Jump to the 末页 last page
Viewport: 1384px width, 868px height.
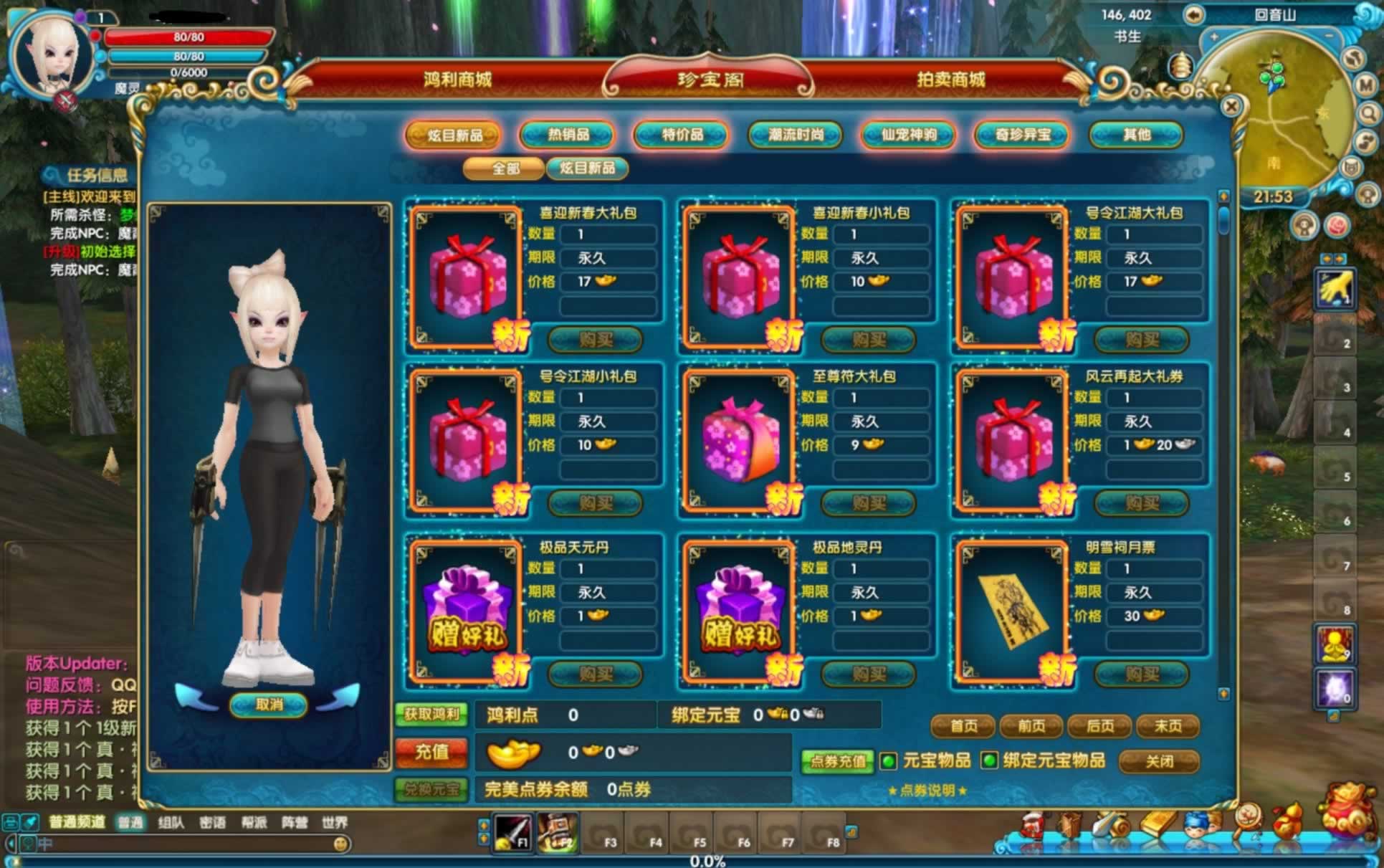[x=1168, y=726]
